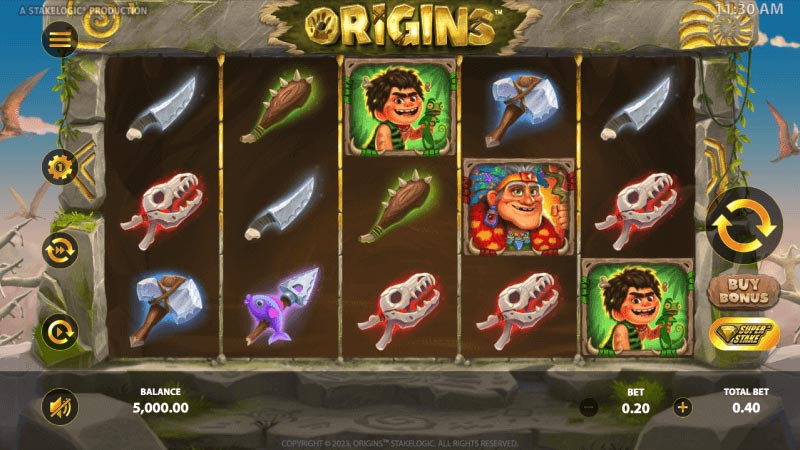
Task: Toggle the turbo spin button
Action: click(x=60, y=331)
